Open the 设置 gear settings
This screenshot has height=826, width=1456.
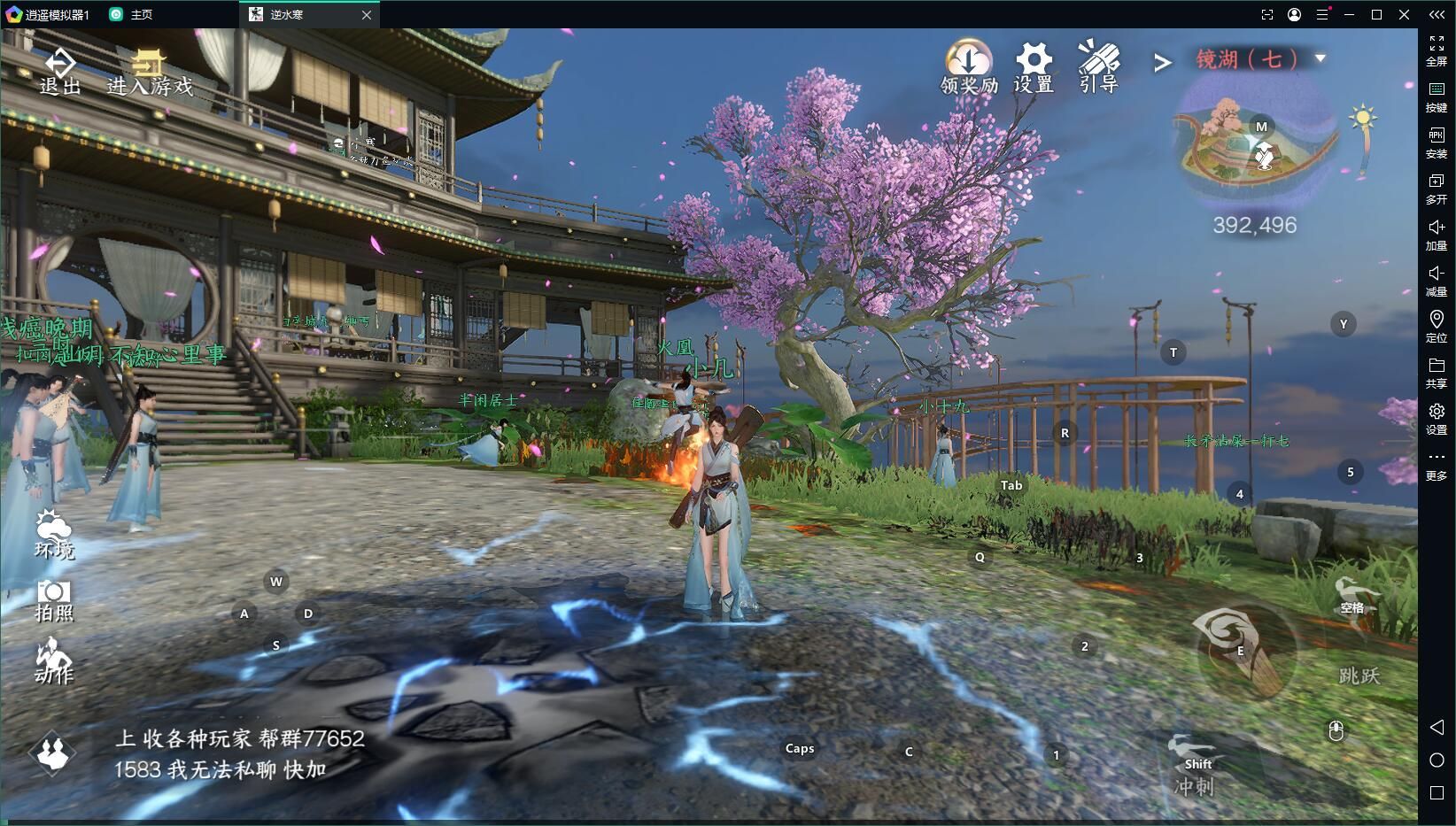tap(1034, 67)
